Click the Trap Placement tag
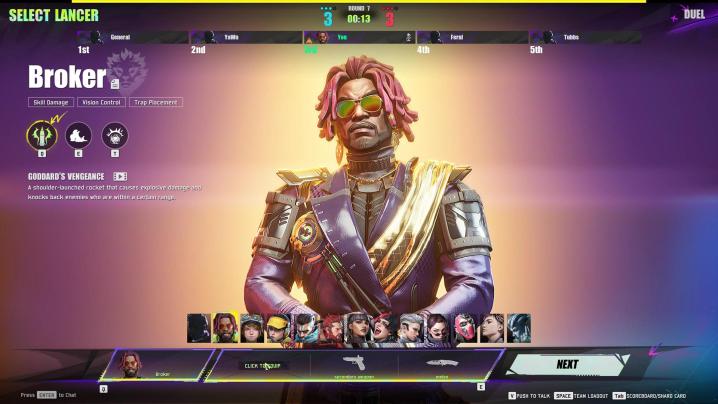 pos(156,102)
